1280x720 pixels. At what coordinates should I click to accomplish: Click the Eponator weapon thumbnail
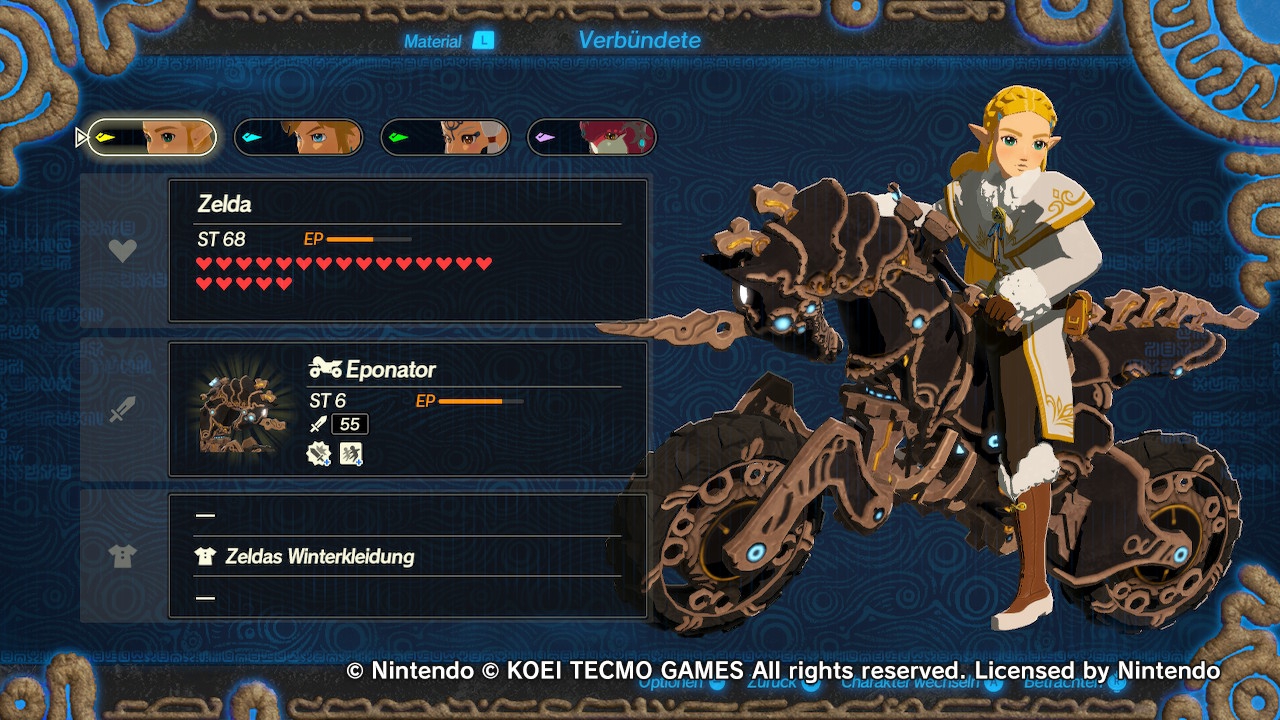[238, 412]
